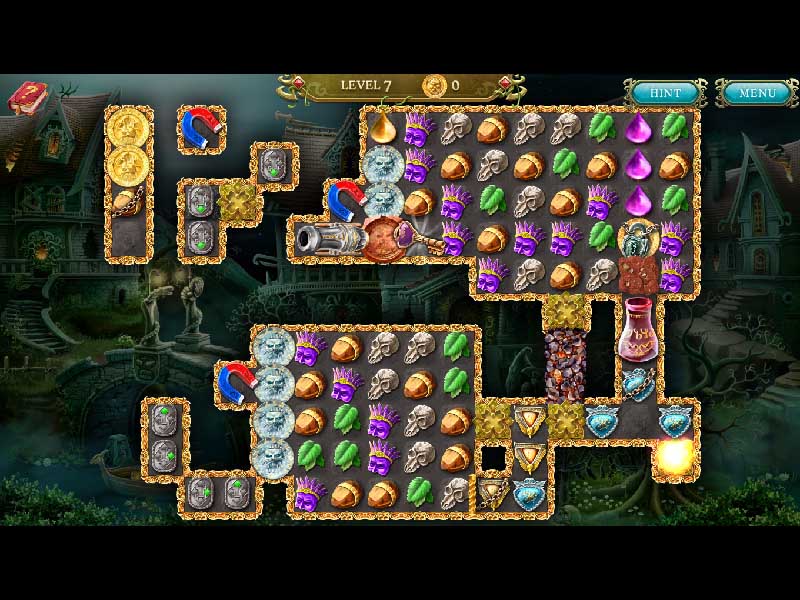The width and height of the screenshot is (800, 600).
Task: Click the HINT button
Action: click(665, 93)
